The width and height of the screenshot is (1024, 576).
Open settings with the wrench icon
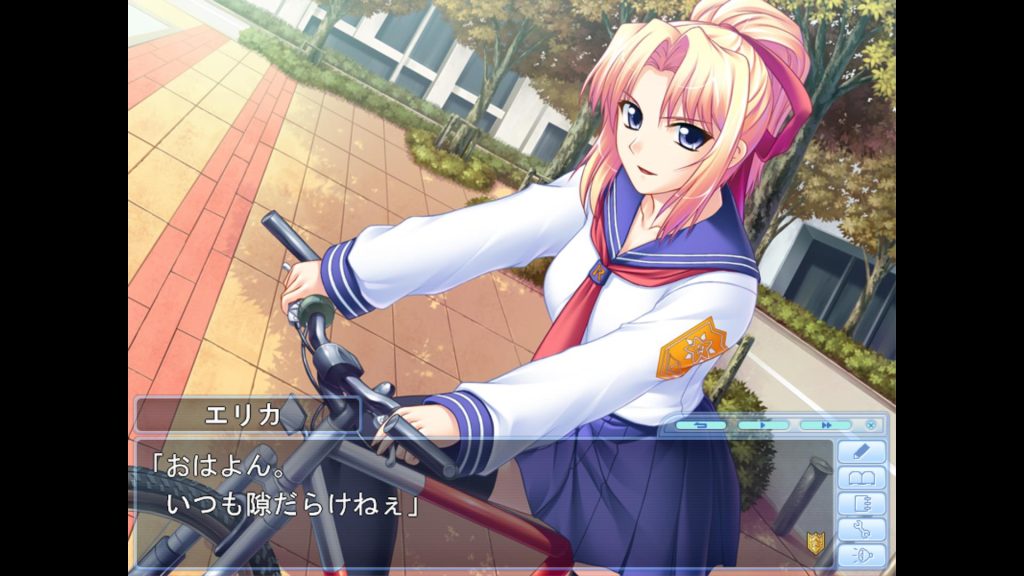tap(861, 530)
